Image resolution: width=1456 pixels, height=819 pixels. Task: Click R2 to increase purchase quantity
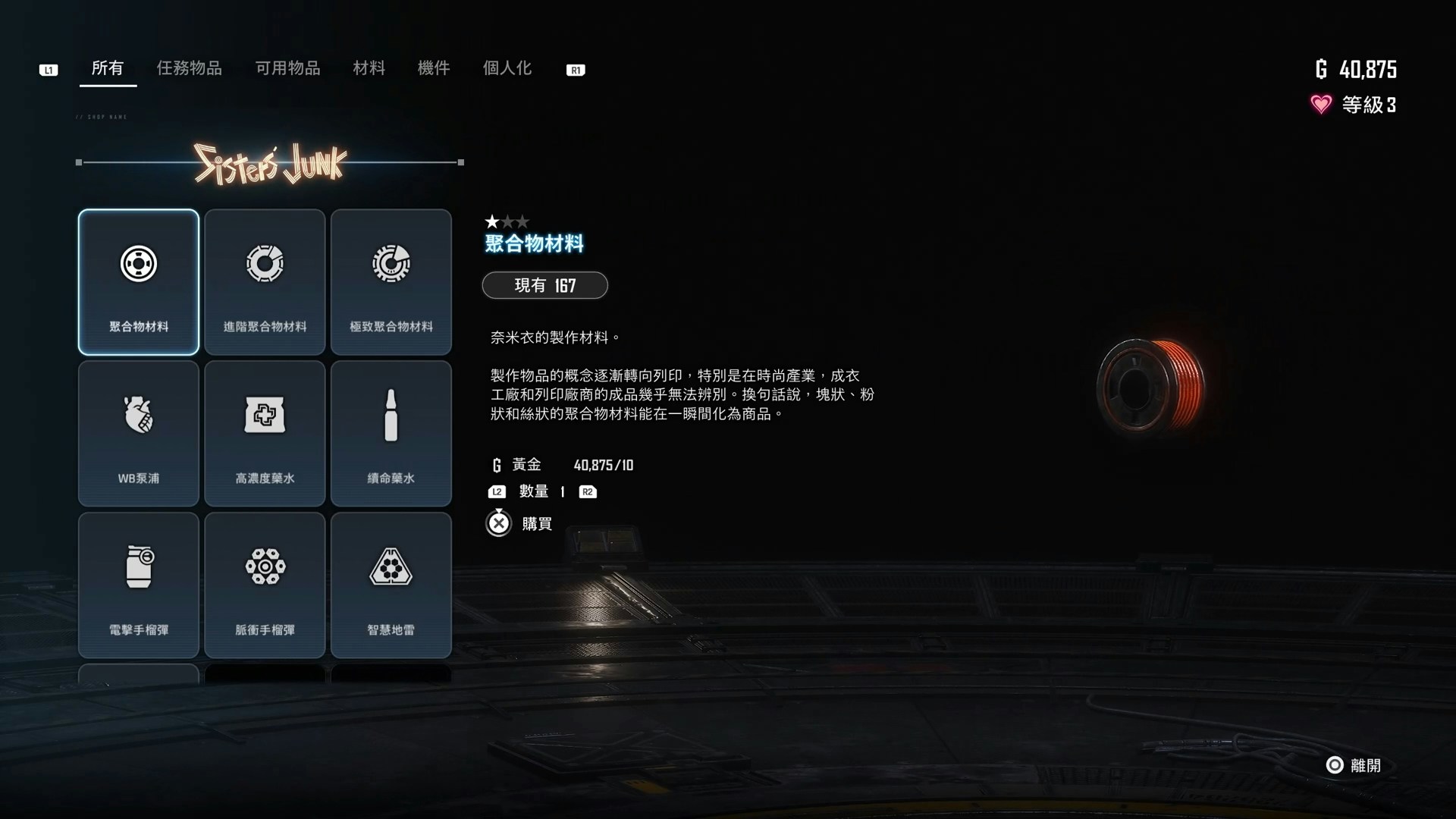[588, 491]
